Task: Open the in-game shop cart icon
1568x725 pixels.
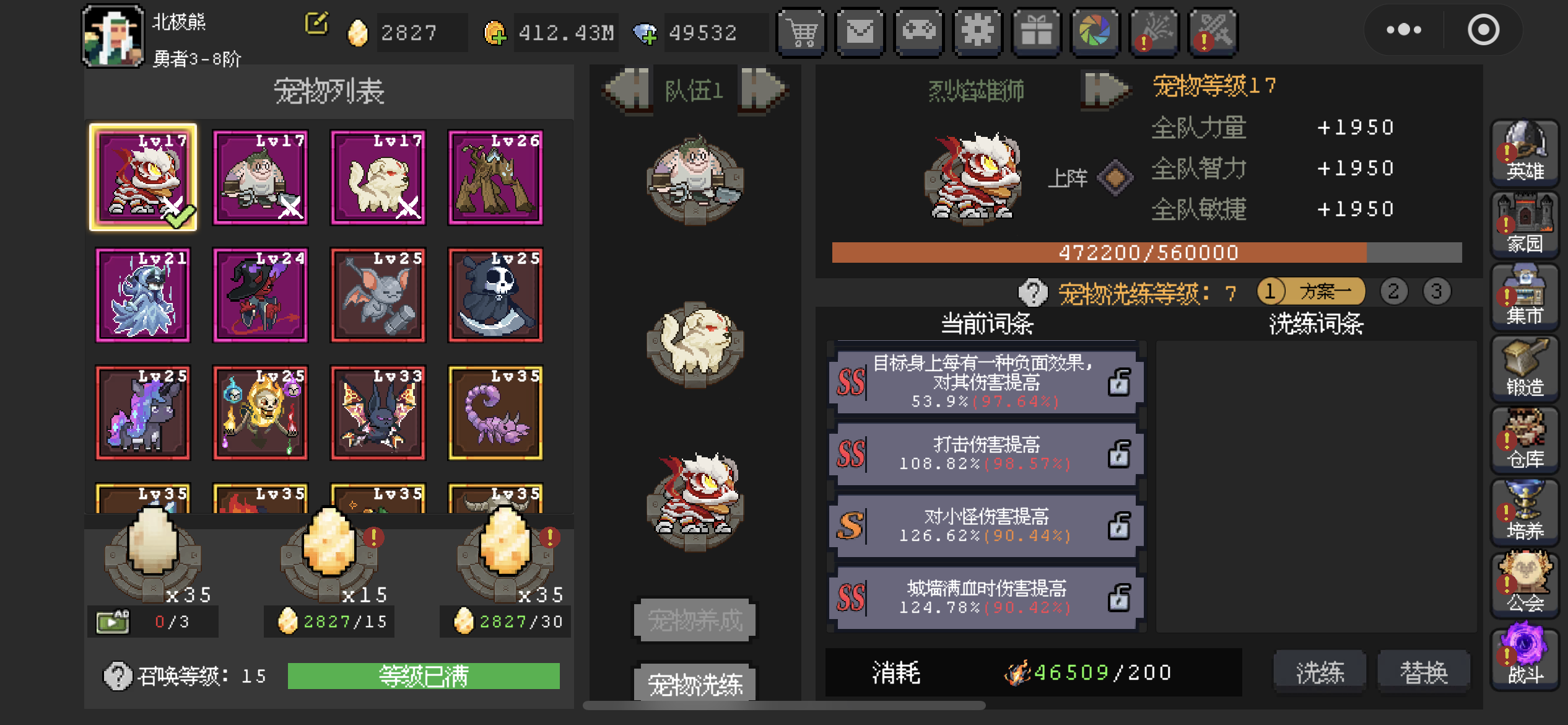Action: pyautogui.click(x=801, y=32)
